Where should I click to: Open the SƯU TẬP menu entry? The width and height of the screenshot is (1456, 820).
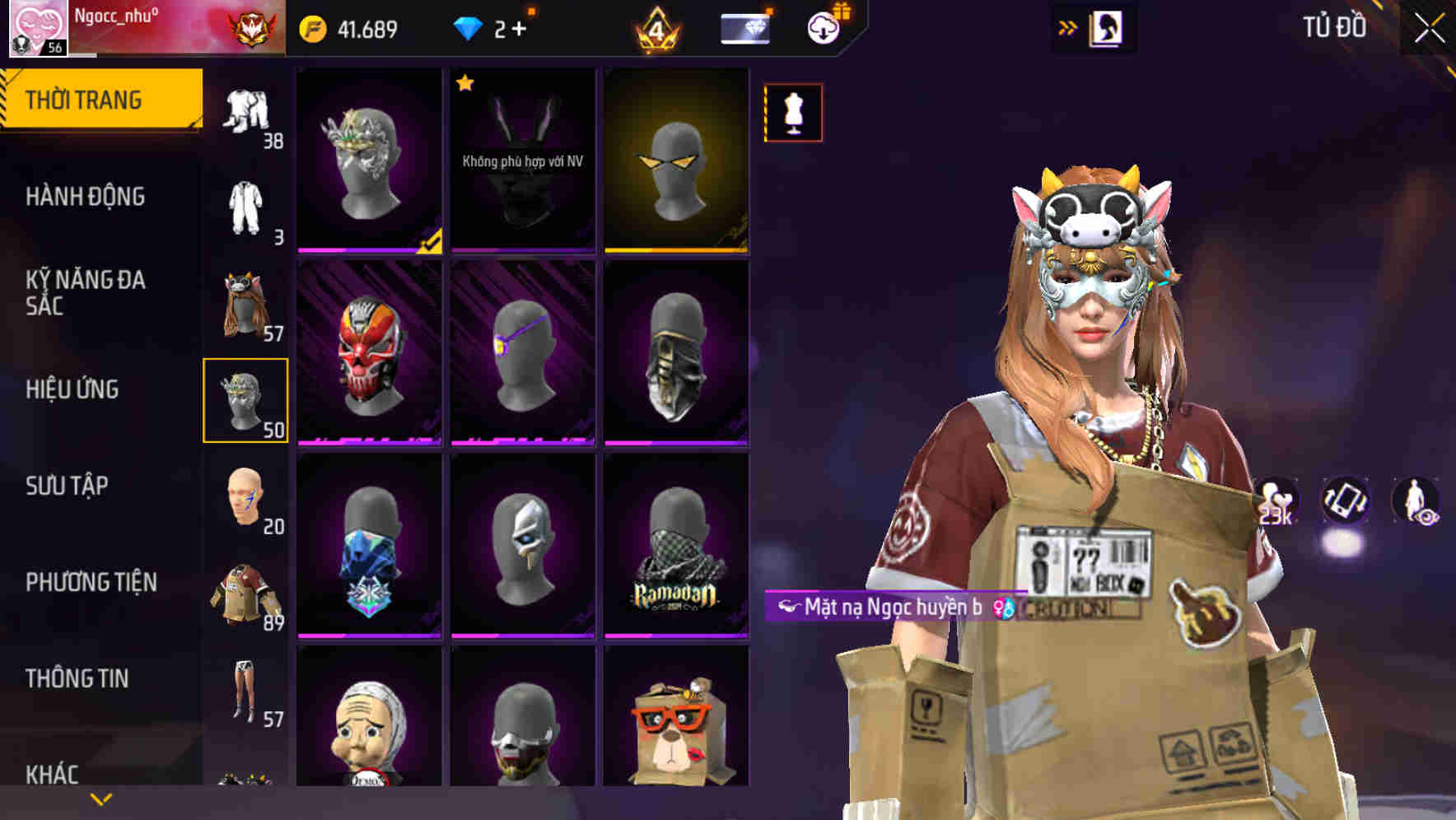(68, 486)
